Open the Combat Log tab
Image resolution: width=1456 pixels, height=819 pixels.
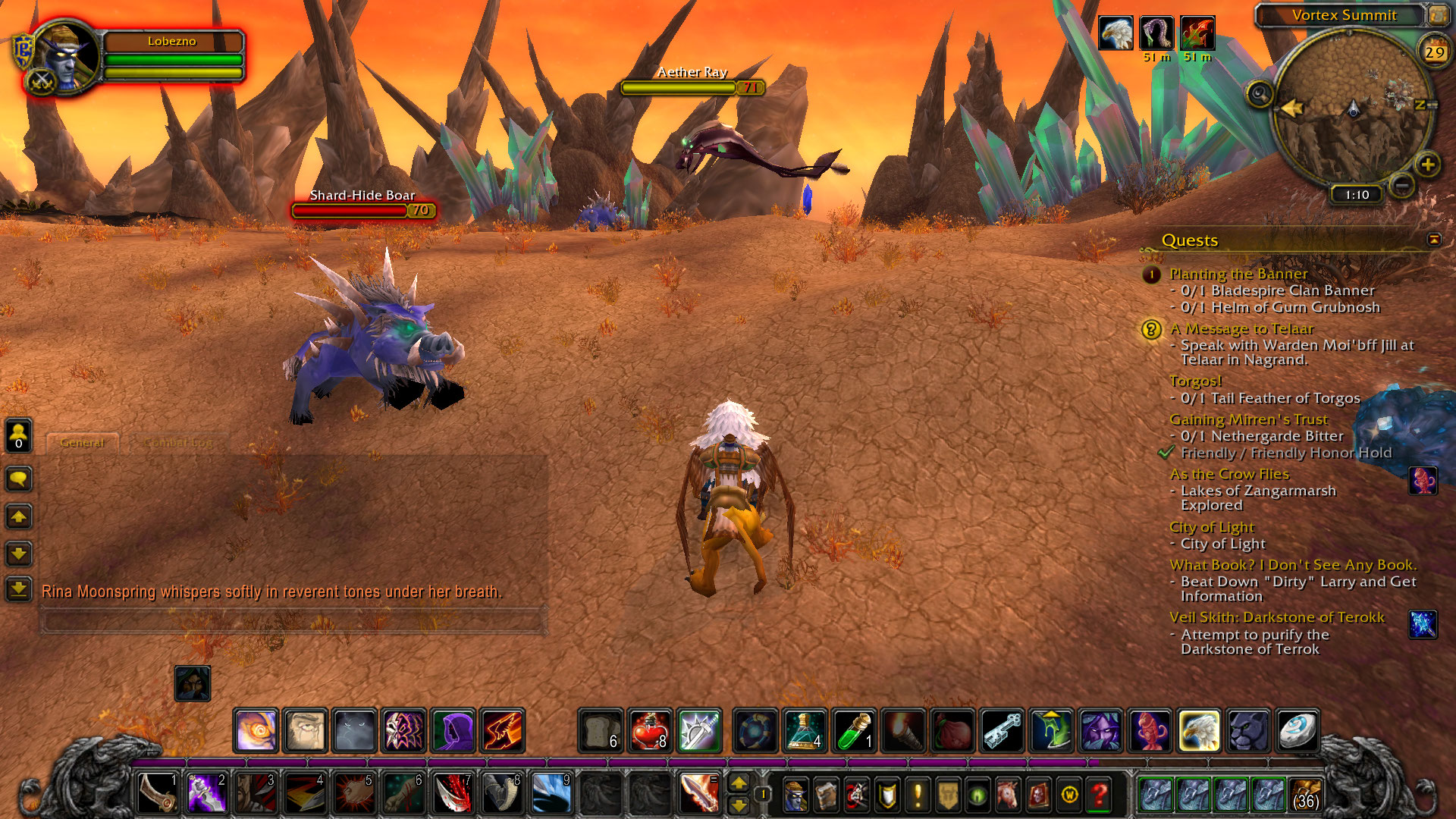coord(179,443)
